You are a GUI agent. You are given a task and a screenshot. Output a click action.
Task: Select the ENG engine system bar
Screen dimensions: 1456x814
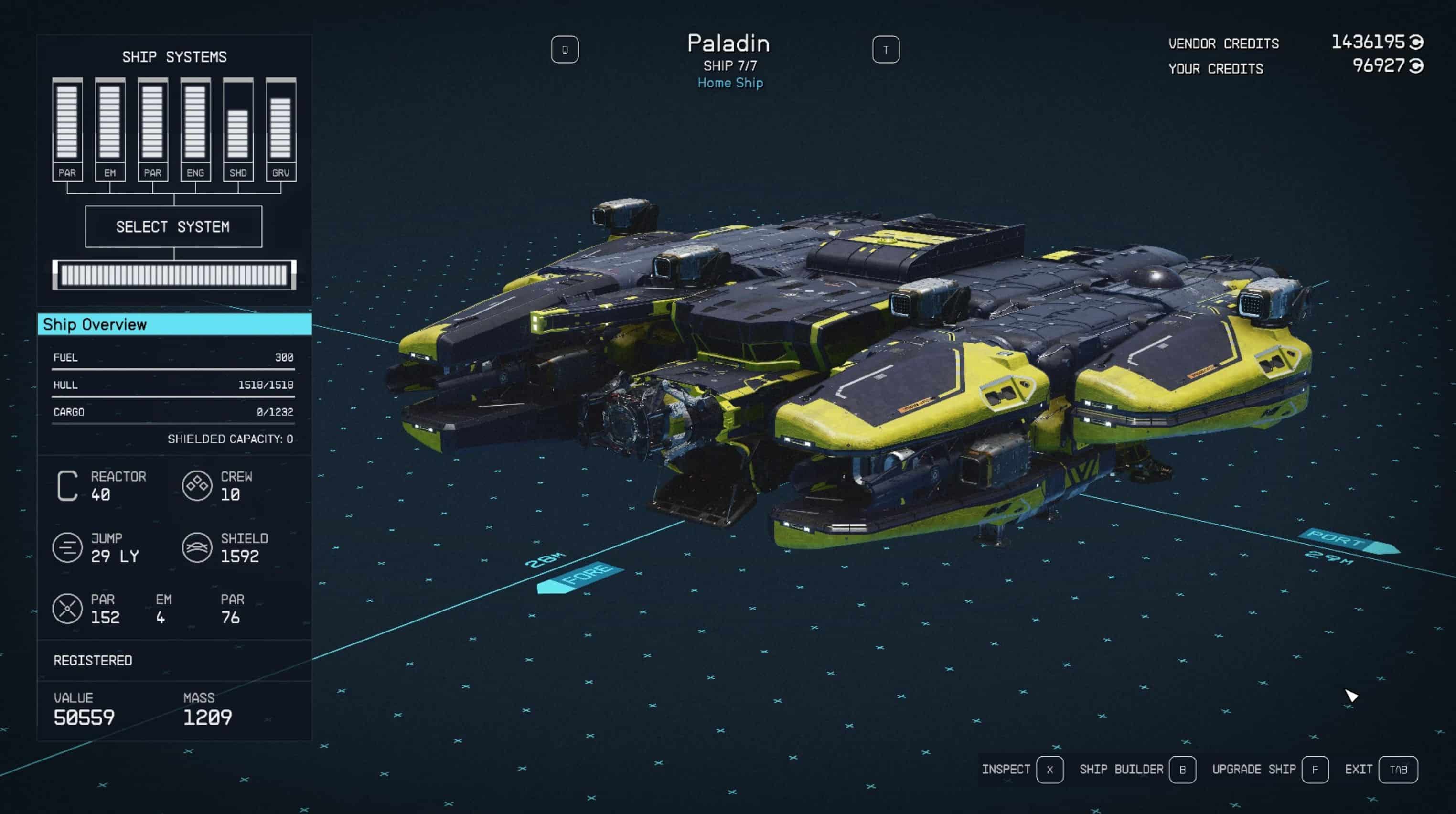click(x=195, y=129)
